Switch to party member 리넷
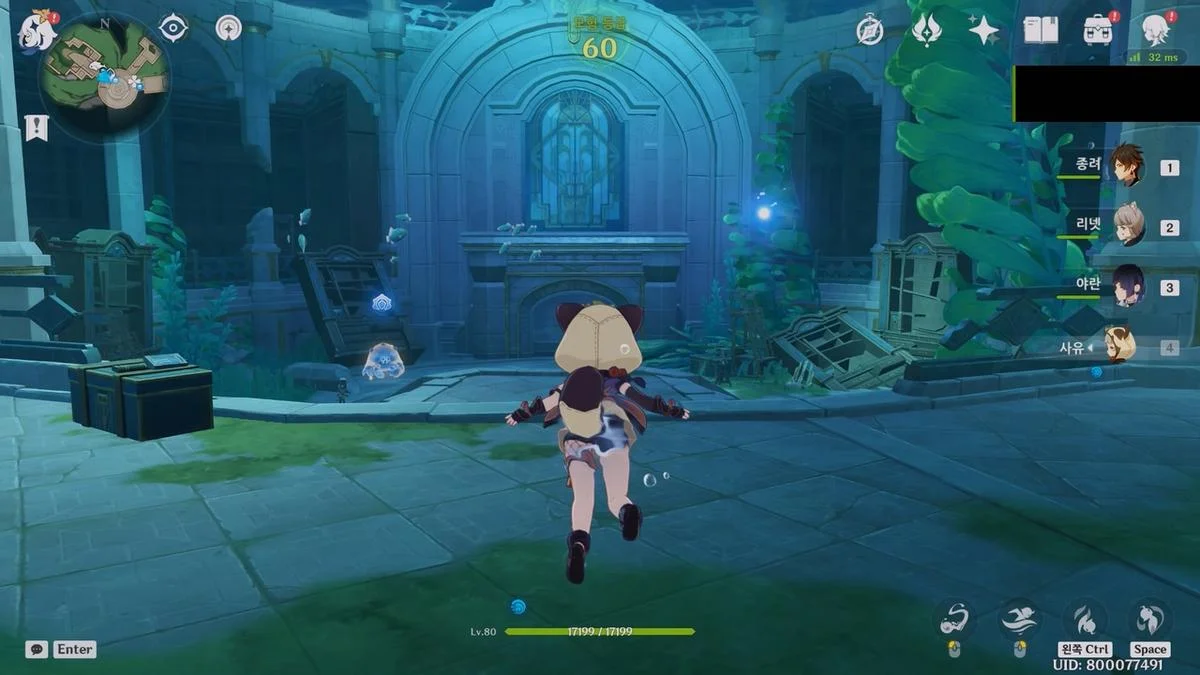This screenshot has width=1200, height=675. click(x=1128, y=227)
